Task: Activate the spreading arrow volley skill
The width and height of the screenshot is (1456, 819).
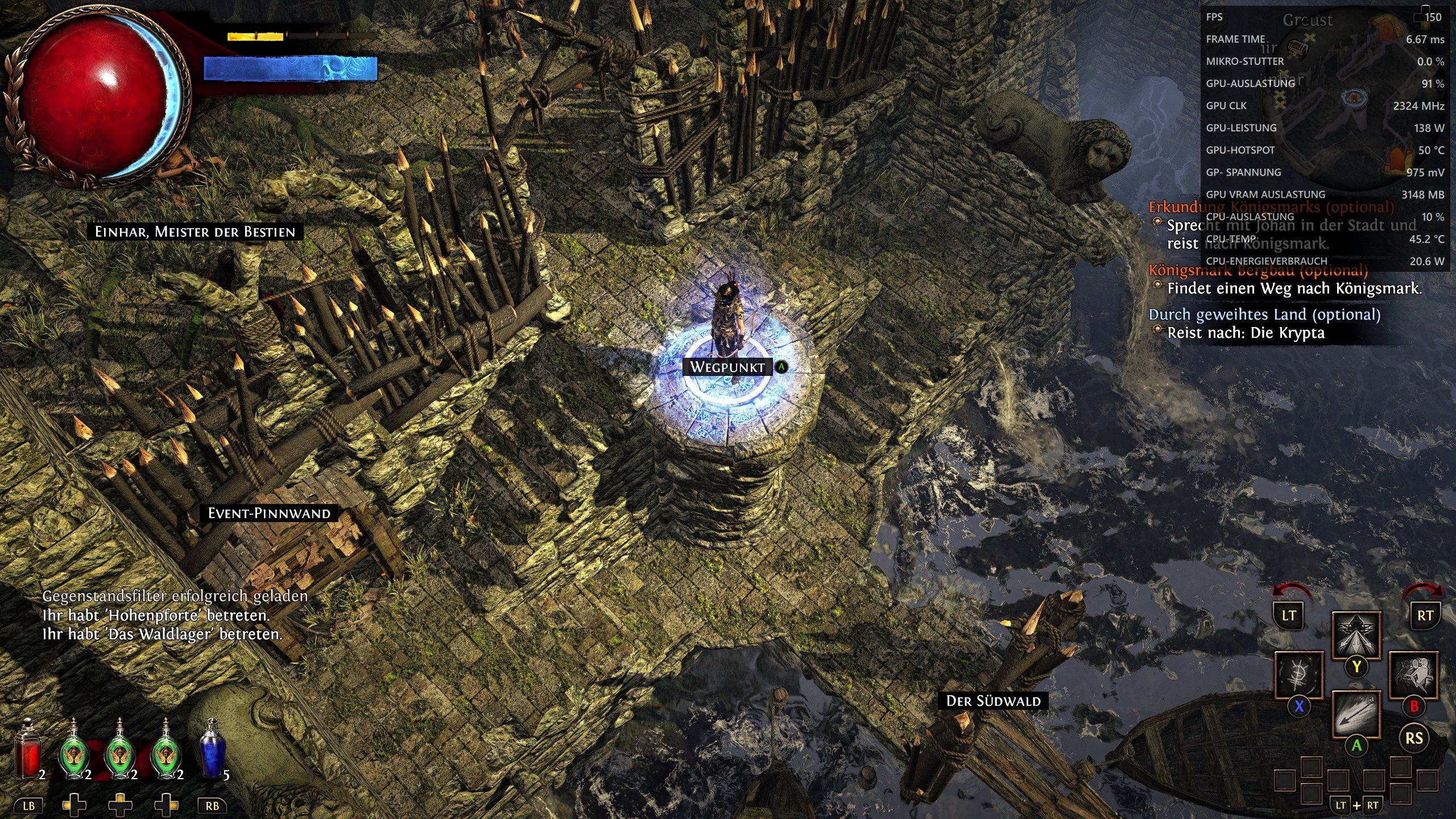Action: (x=1356, y=635)
